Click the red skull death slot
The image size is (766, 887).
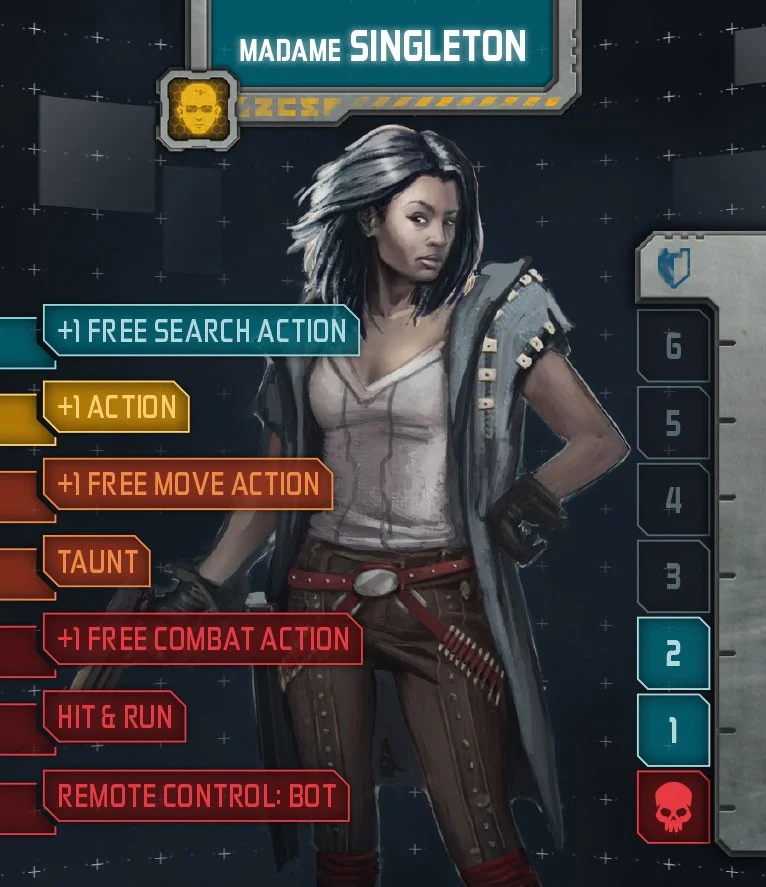673,808
